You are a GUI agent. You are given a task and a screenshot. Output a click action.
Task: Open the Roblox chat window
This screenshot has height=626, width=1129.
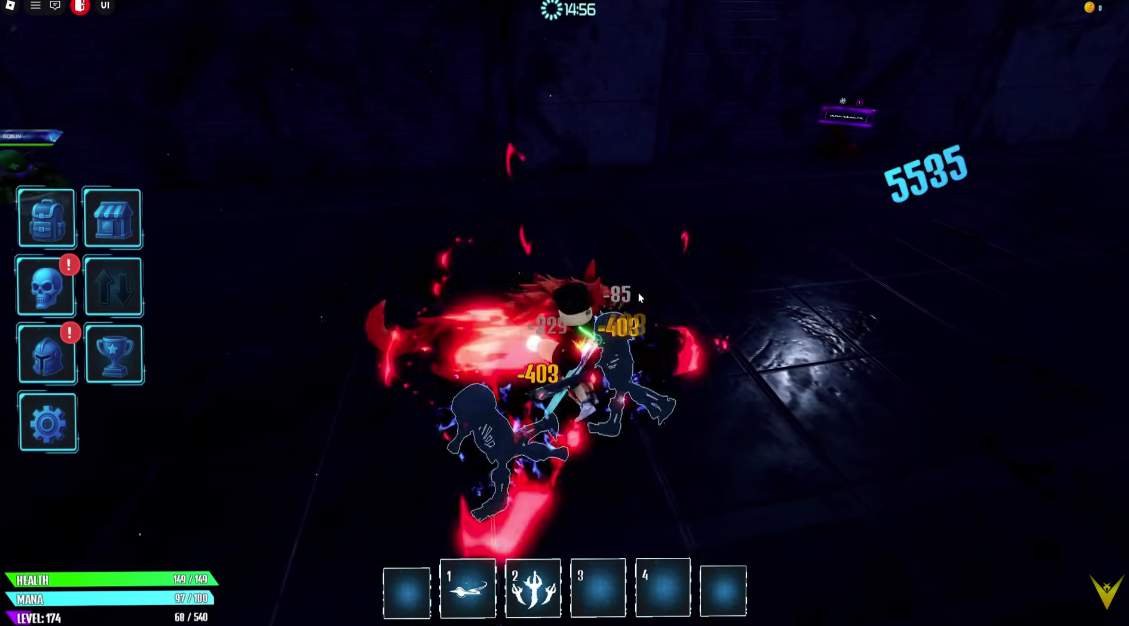(56, 6)
